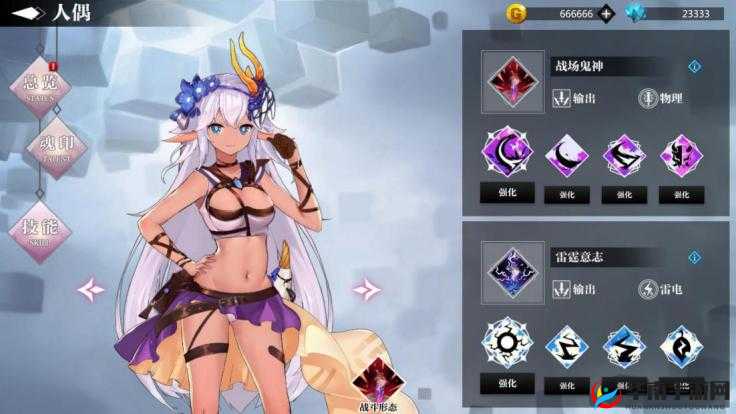Tap the blue diamond currency icon
736x414 pixels.
click(x=637, y=13)
